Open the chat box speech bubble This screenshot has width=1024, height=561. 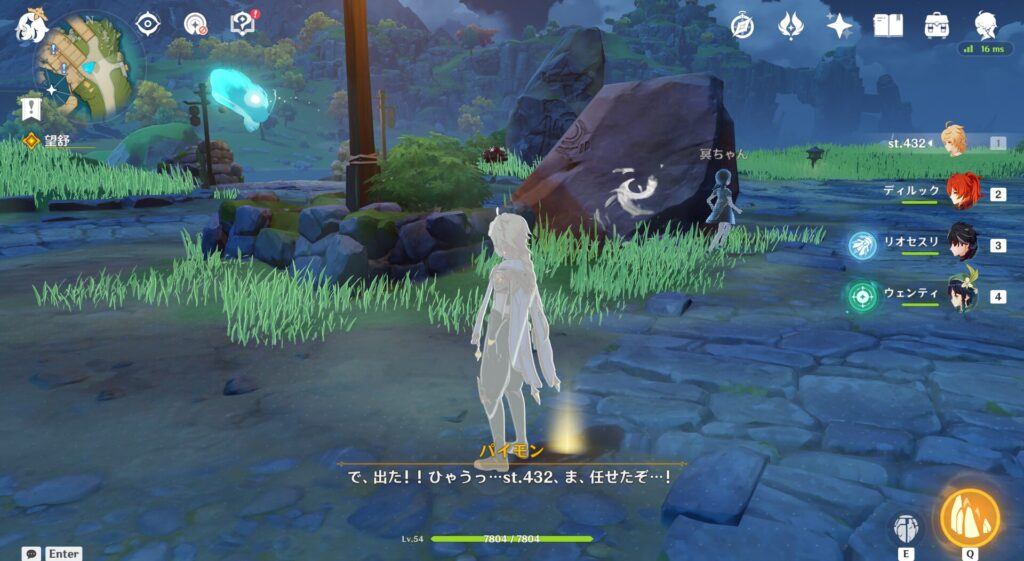click(x=32, y=553)
